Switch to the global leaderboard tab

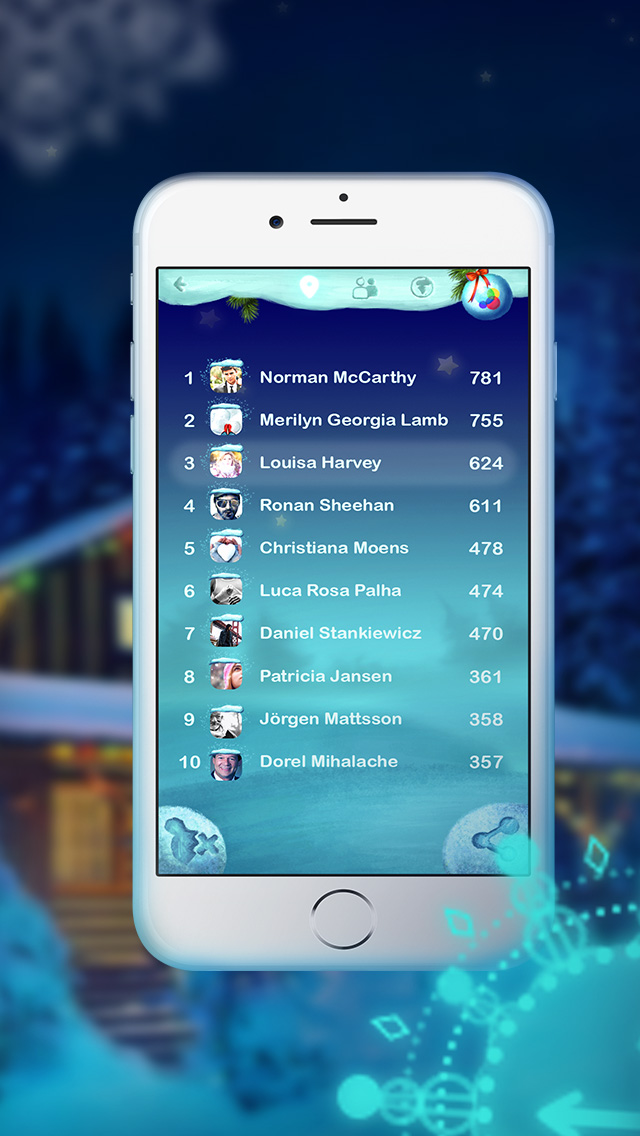[x=421, y=288]
